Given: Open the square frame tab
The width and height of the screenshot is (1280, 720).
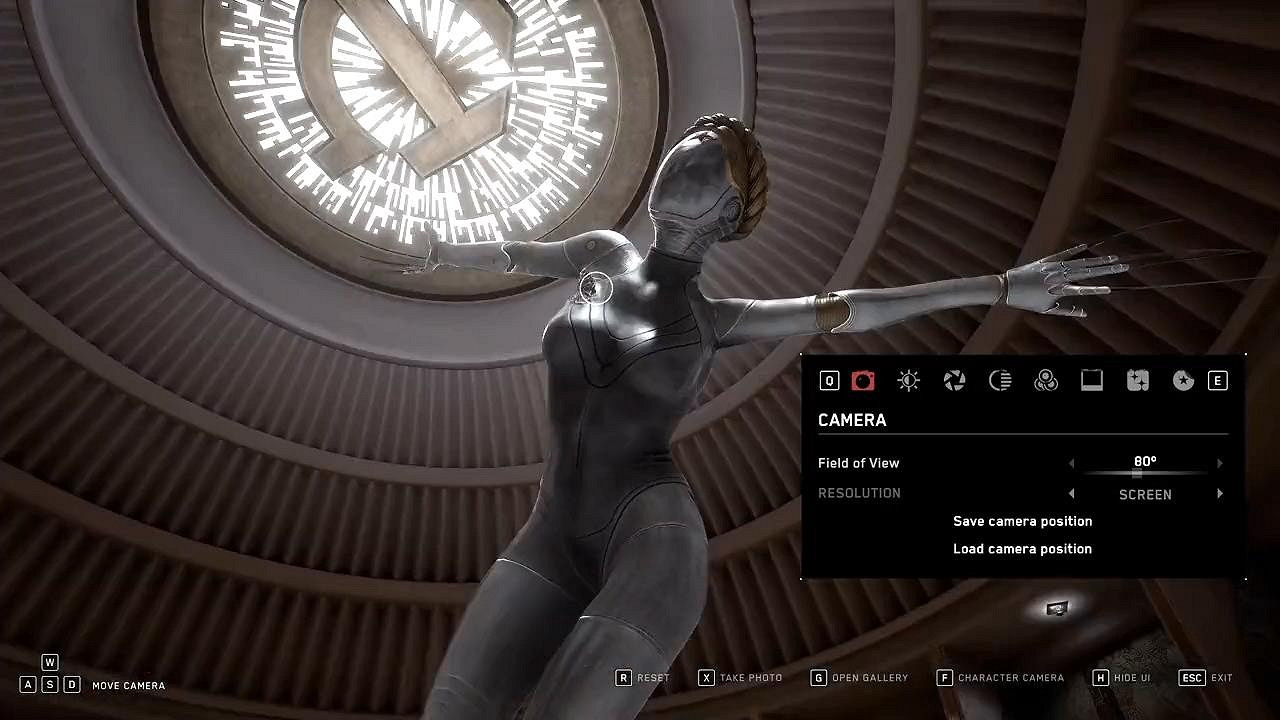Looking at the screenshot, I should click(1092, 380).
